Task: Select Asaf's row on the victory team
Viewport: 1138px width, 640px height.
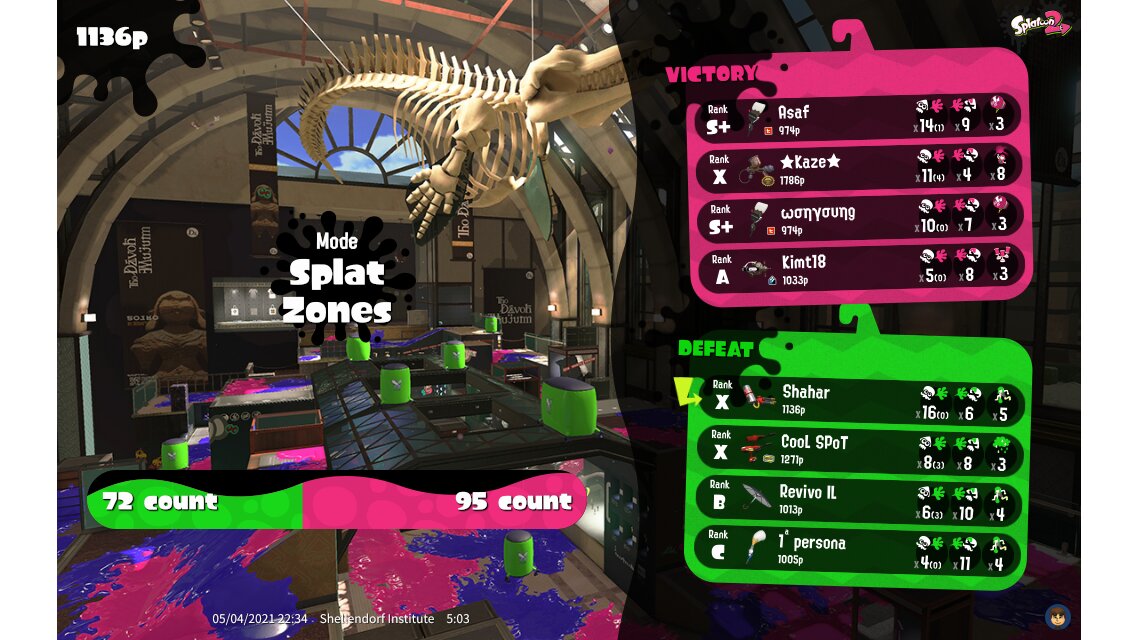Action: click(860, 118)
